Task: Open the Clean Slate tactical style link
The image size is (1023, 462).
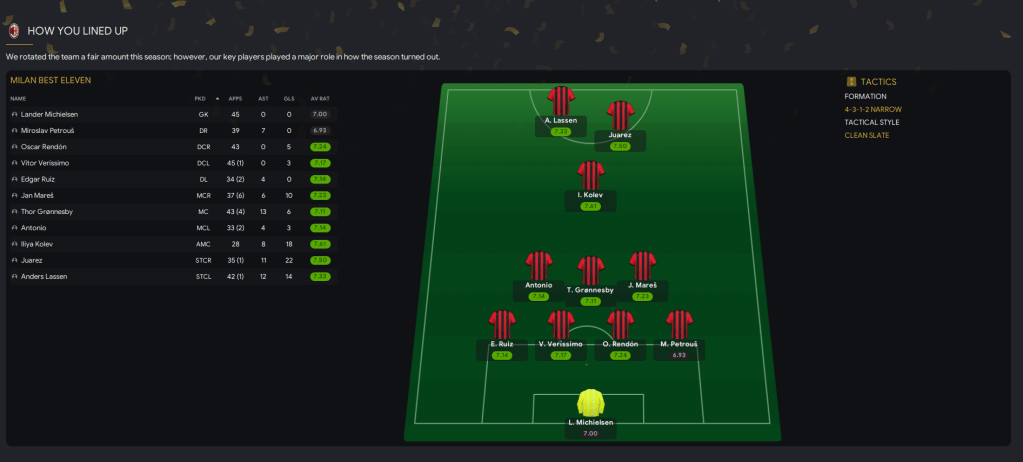Action: coord(866,135)
